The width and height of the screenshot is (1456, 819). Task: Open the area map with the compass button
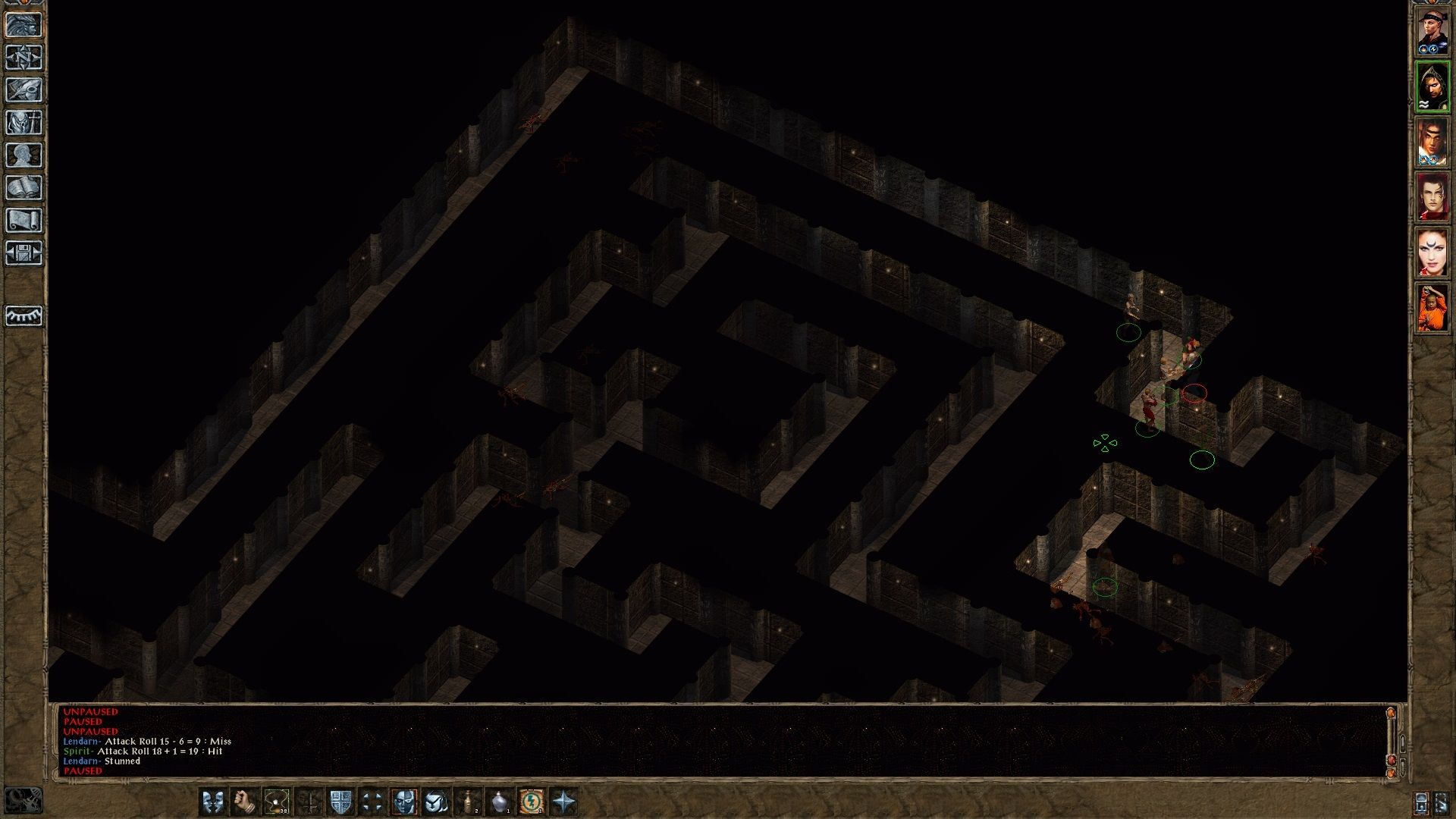(24, 58)
